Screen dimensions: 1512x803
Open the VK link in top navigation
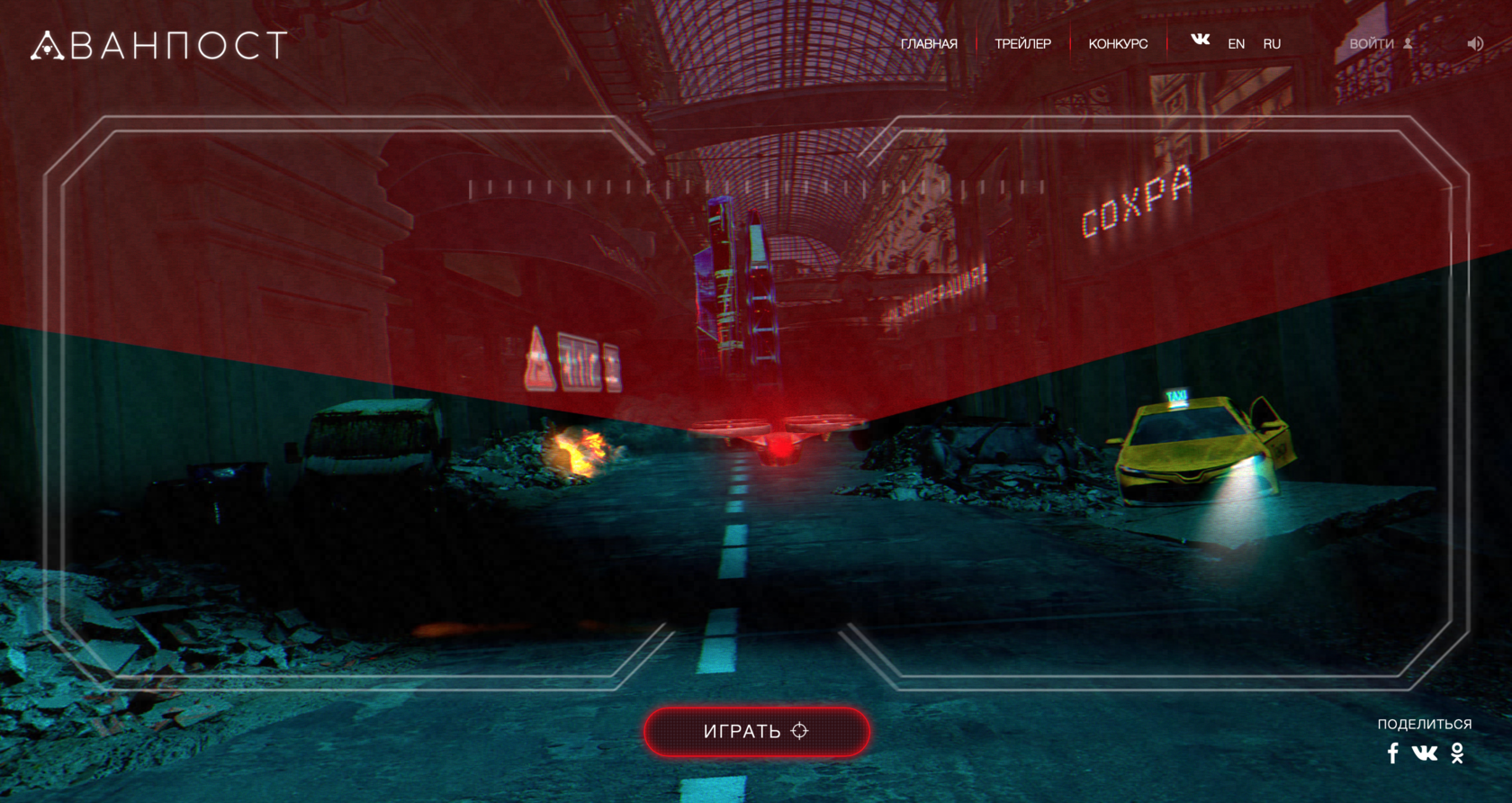pos(1201,40)
